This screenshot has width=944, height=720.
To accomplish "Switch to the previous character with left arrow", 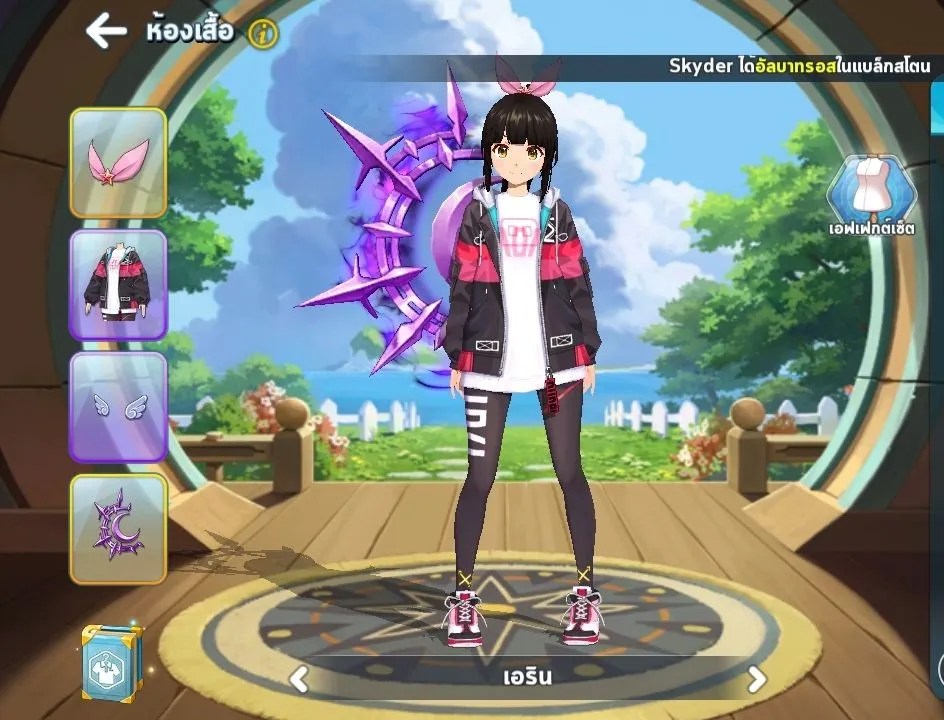I will click(298, 680).
